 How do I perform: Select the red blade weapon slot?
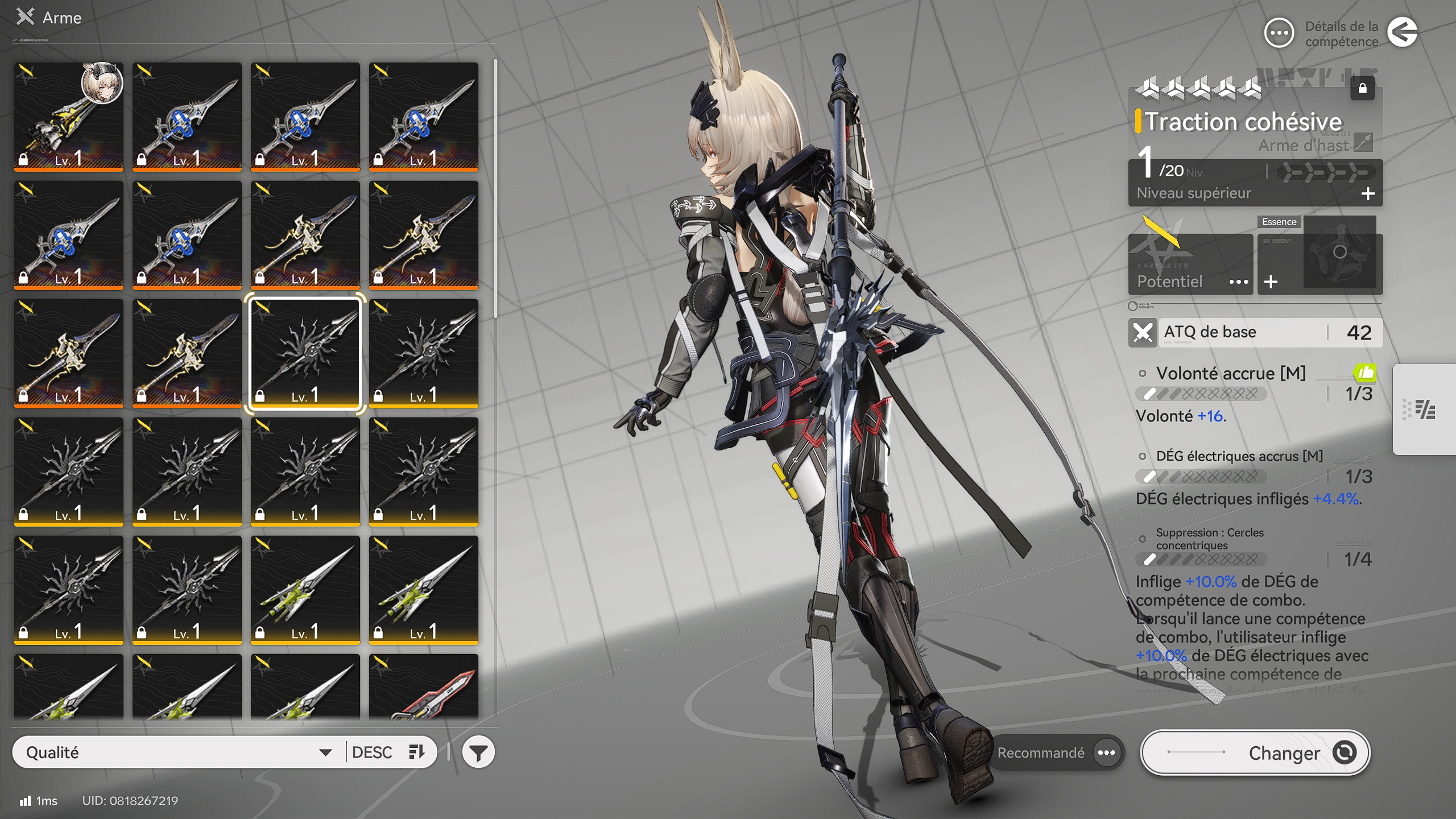(x=424, y=685)
